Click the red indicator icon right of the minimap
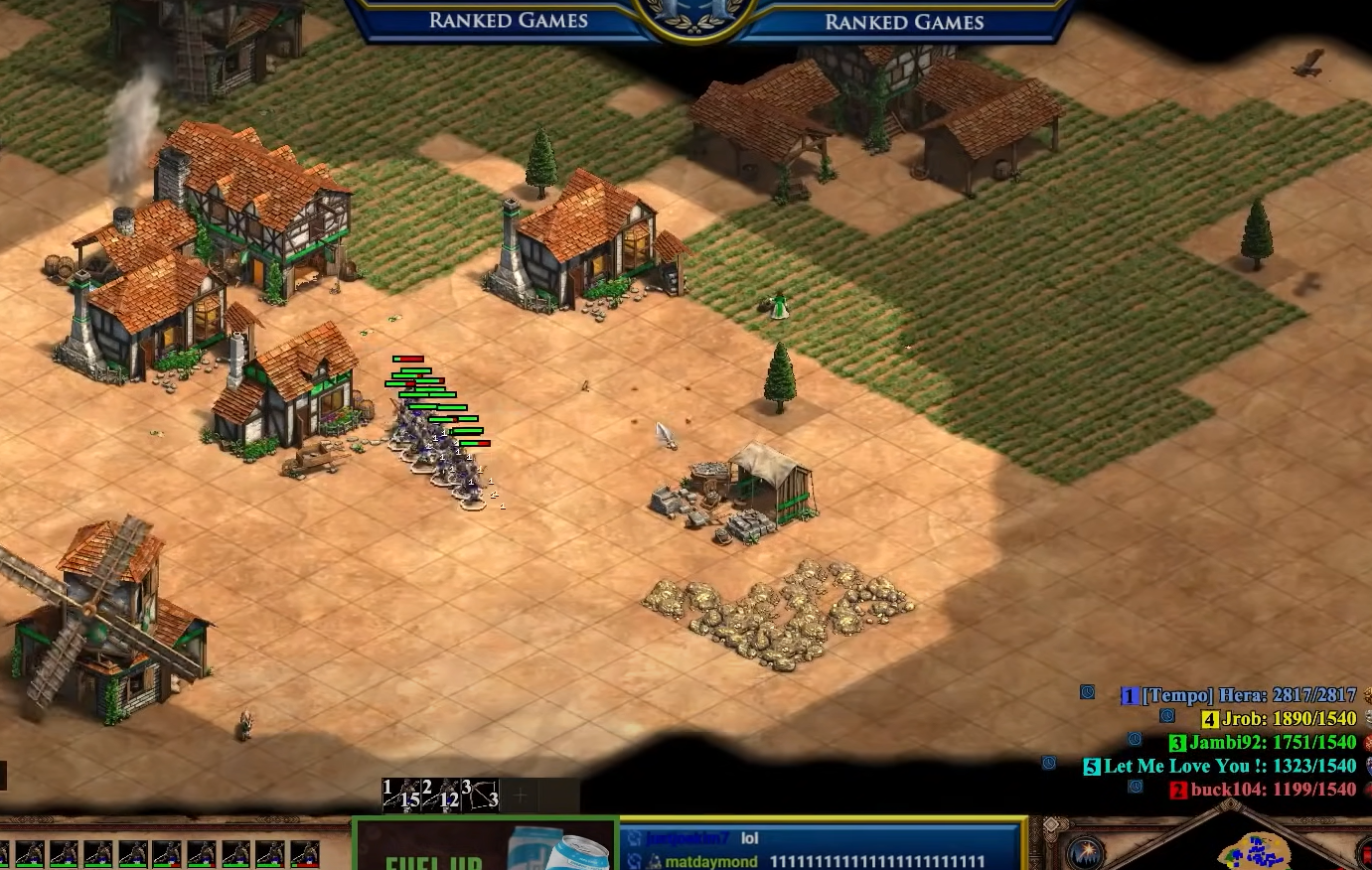The image size is (1372, 870). tap(1369, 854)
